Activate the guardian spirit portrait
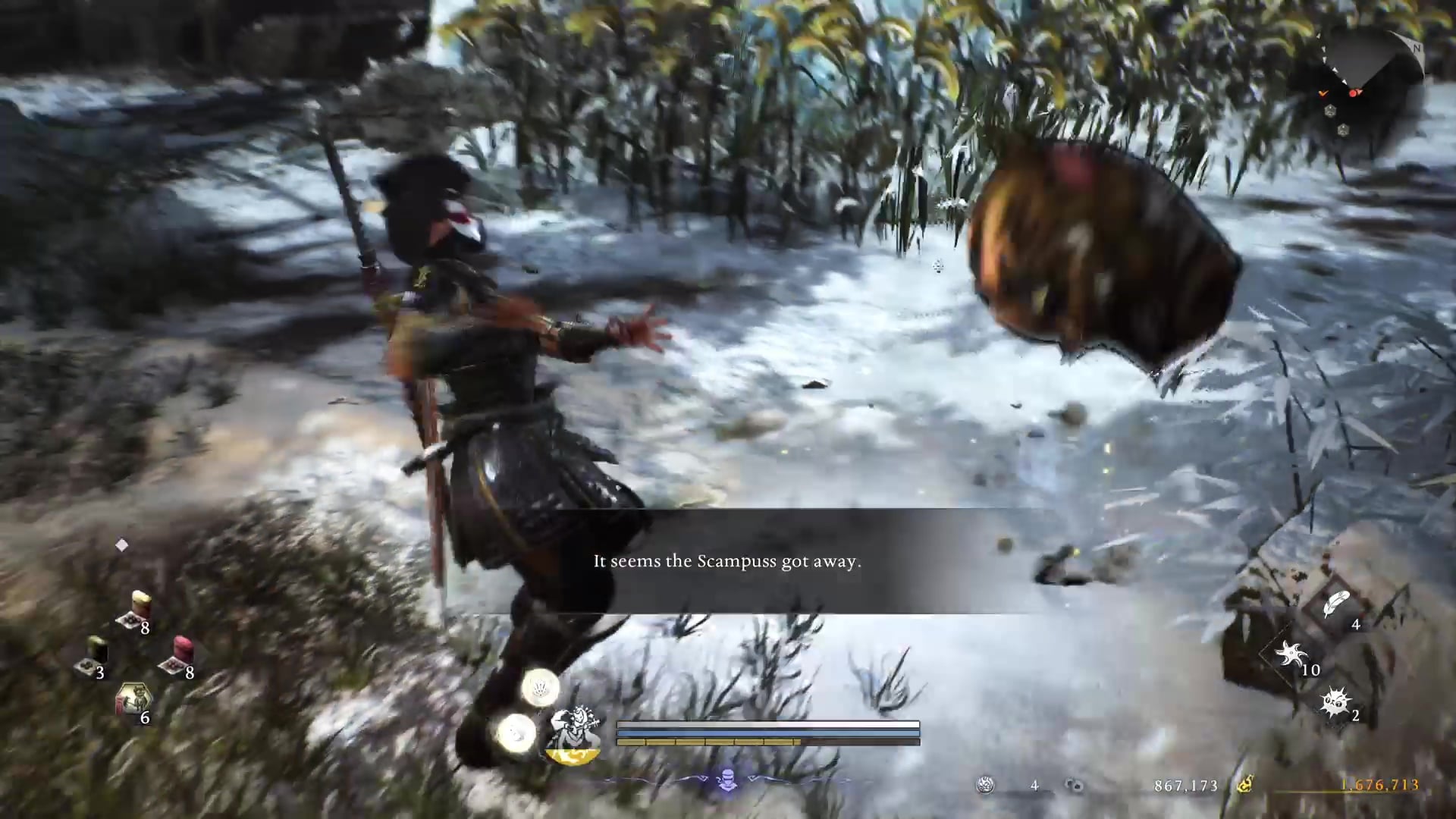1456x819 pixels. point(573,734)
